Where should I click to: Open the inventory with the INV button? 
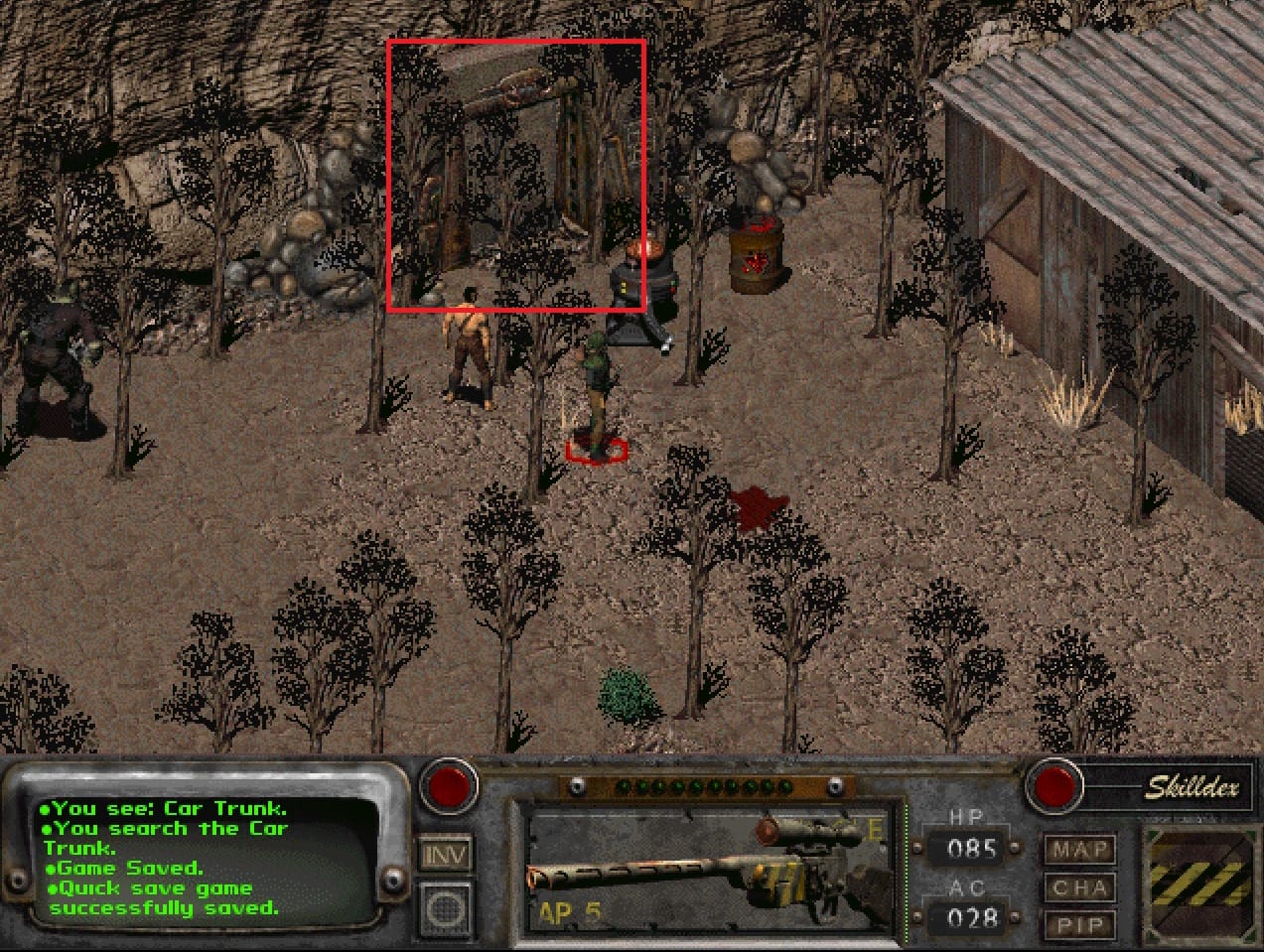pyautogui.click(x=445, y=854)
